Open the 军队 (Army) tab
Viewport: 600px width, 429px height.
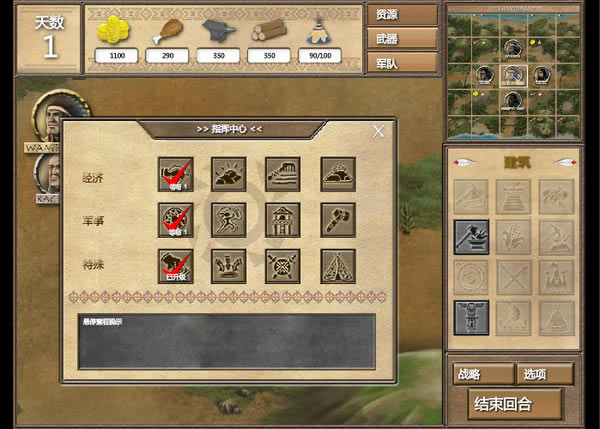pyautogui.click(x=402, y=61)
